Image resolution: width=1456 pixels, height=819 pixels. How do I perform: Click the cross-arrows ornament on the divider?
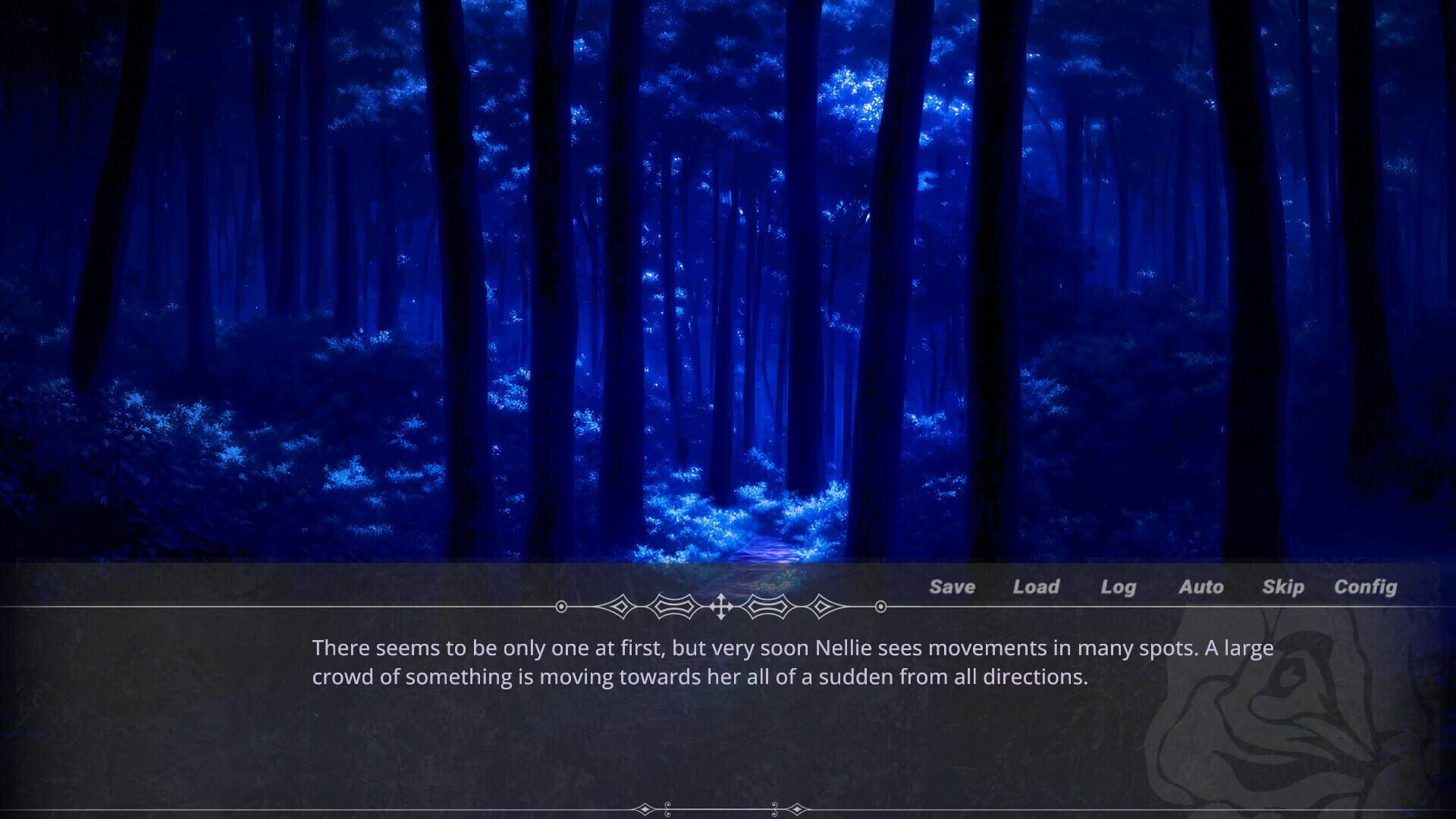pyautogui.click(x=722, y=607)
